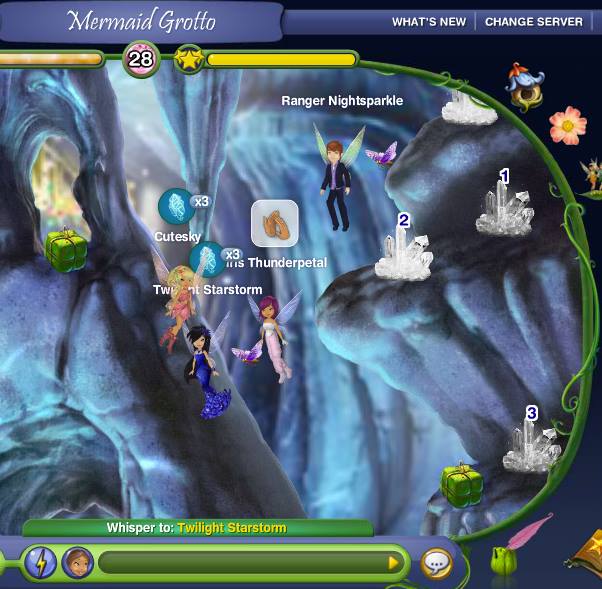Open the WHAT'S NEW page
Screen dimensions: 602x589
428,22
